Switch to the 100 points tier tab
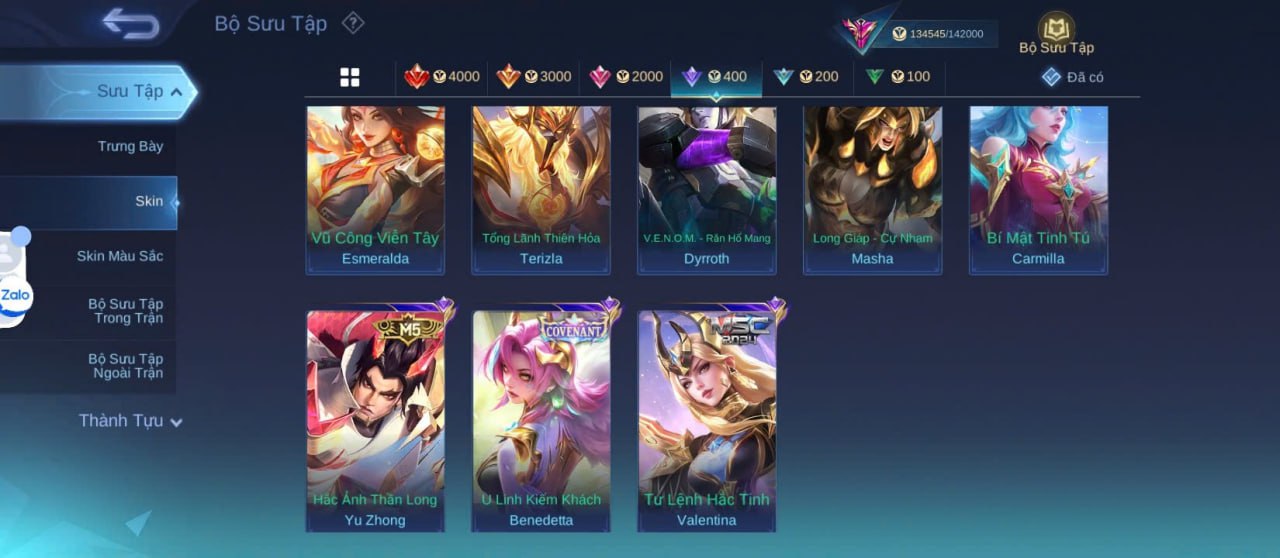 (x=898, y=77)
